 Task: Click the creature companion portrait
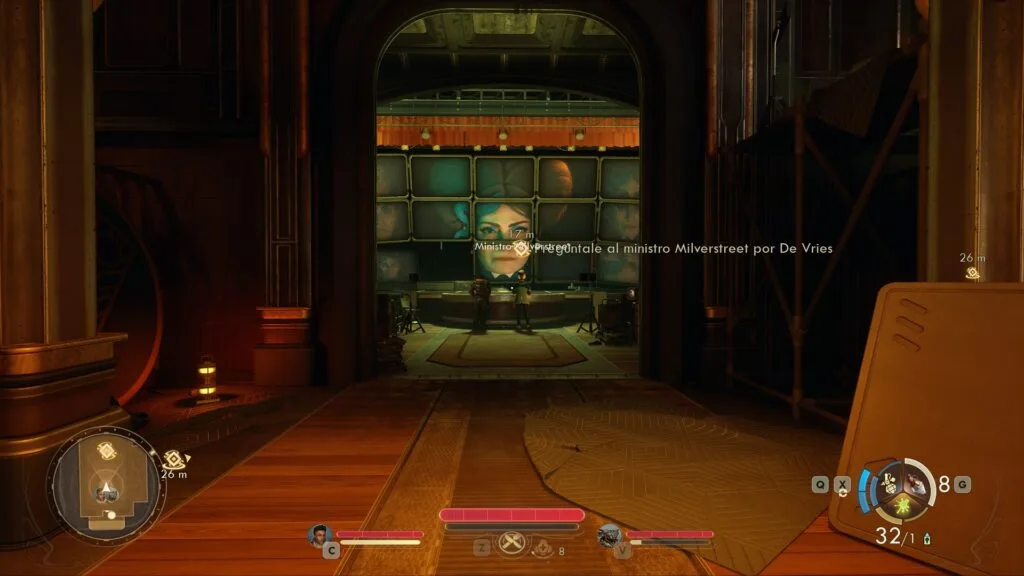(609, 535)
